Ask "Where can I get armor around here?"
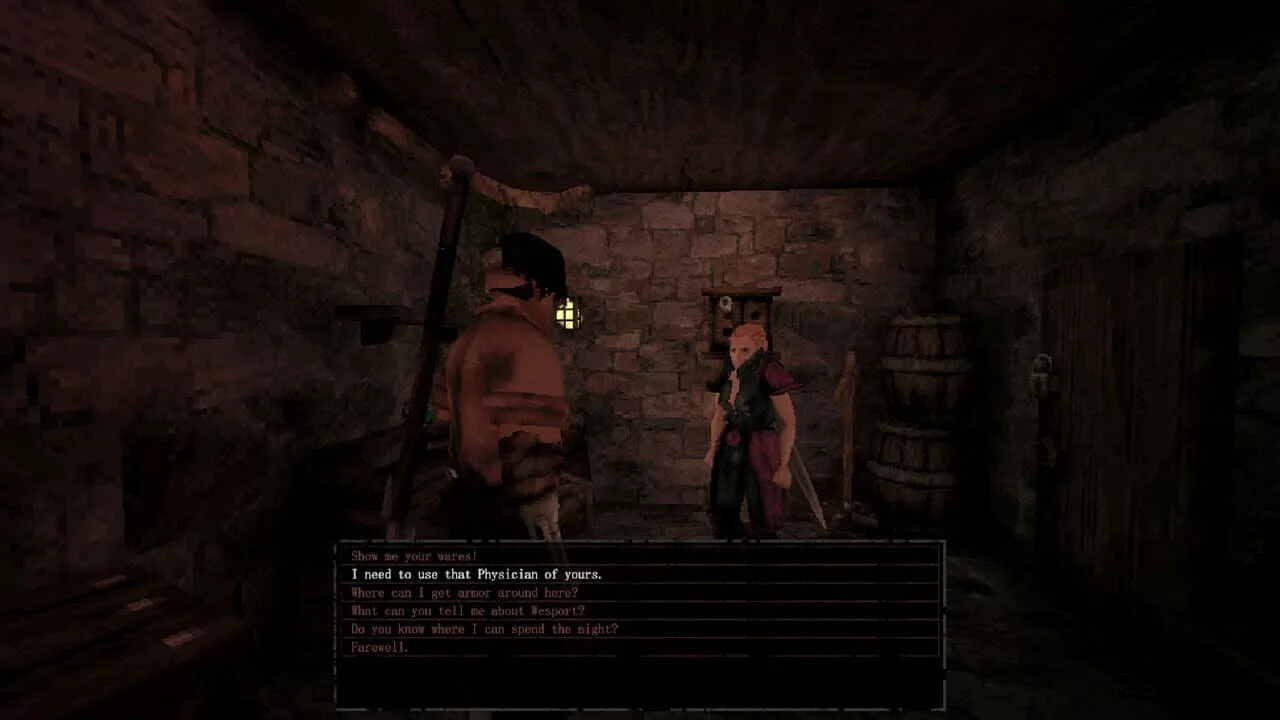 click(x=468, y=592)
